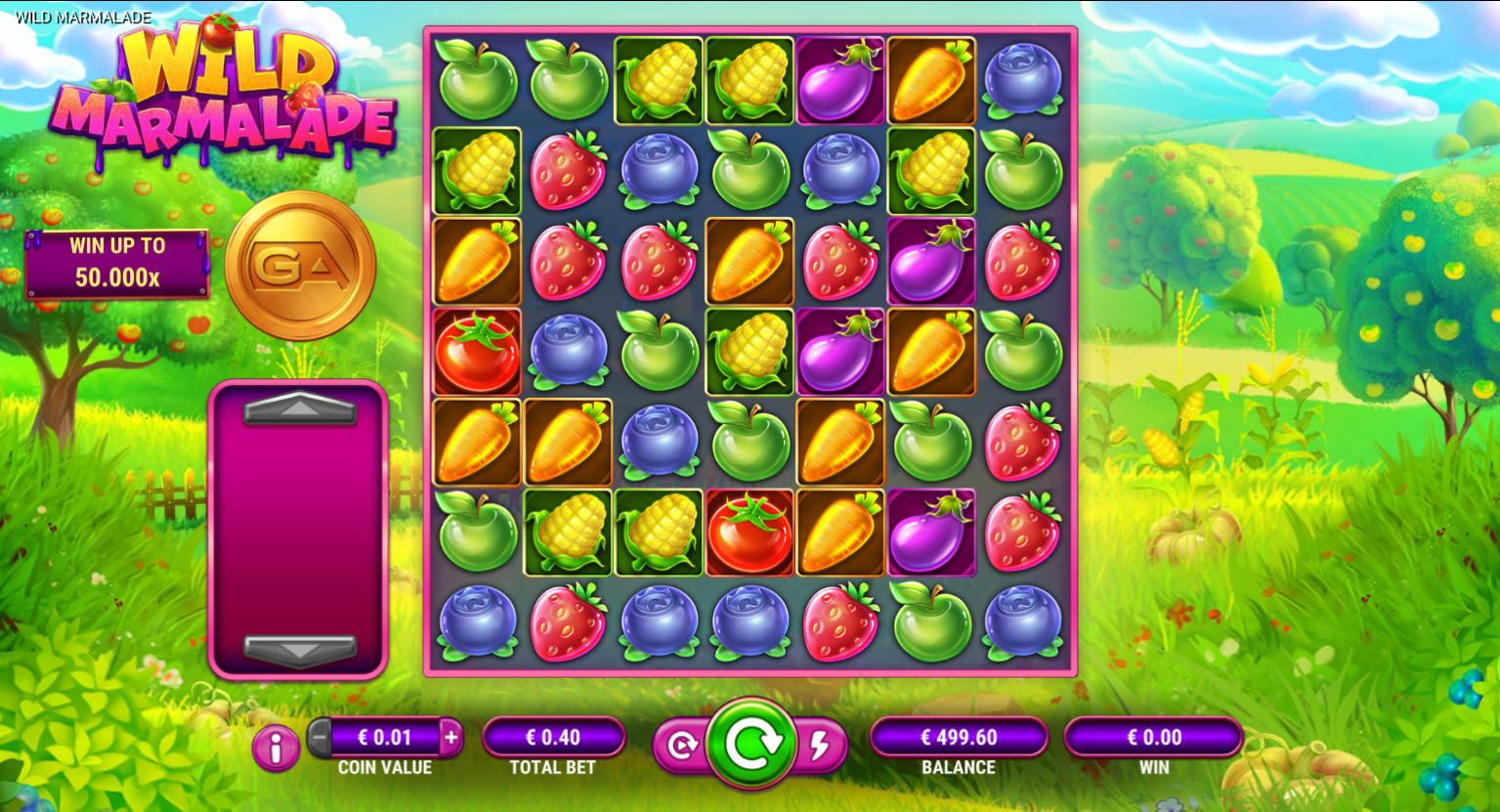Spin the reels with the green button
The image size is (1500, 812).
click(x=750, y=744)
